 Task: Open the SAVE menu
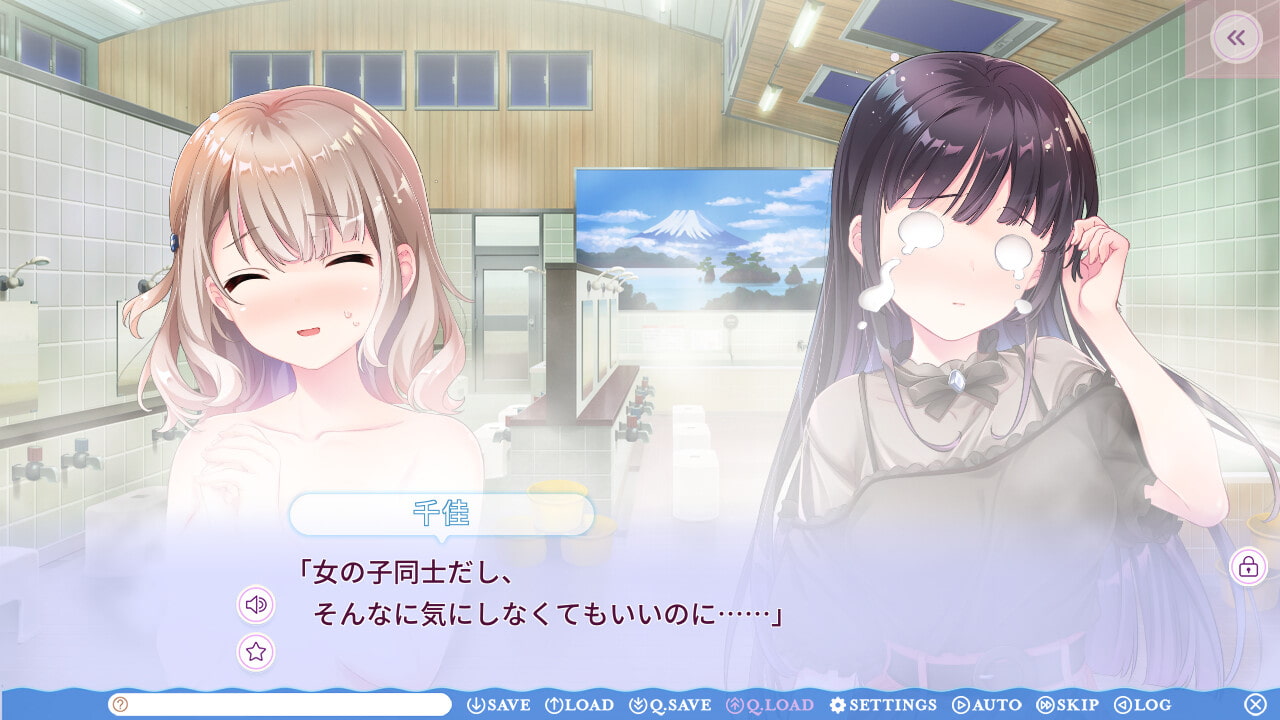tap(499, 705)
